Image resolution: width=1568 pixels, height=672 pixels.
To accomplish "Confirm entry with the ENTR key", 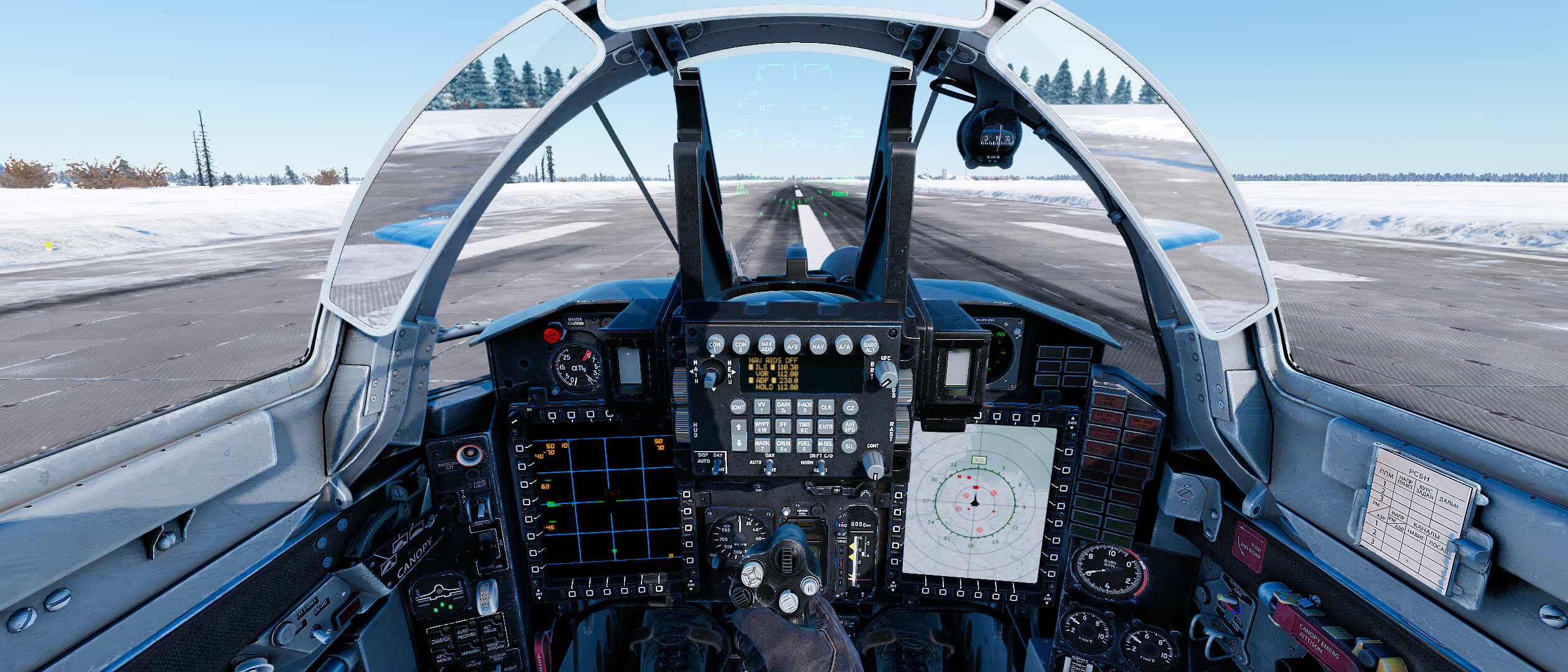I will (826, 426).
